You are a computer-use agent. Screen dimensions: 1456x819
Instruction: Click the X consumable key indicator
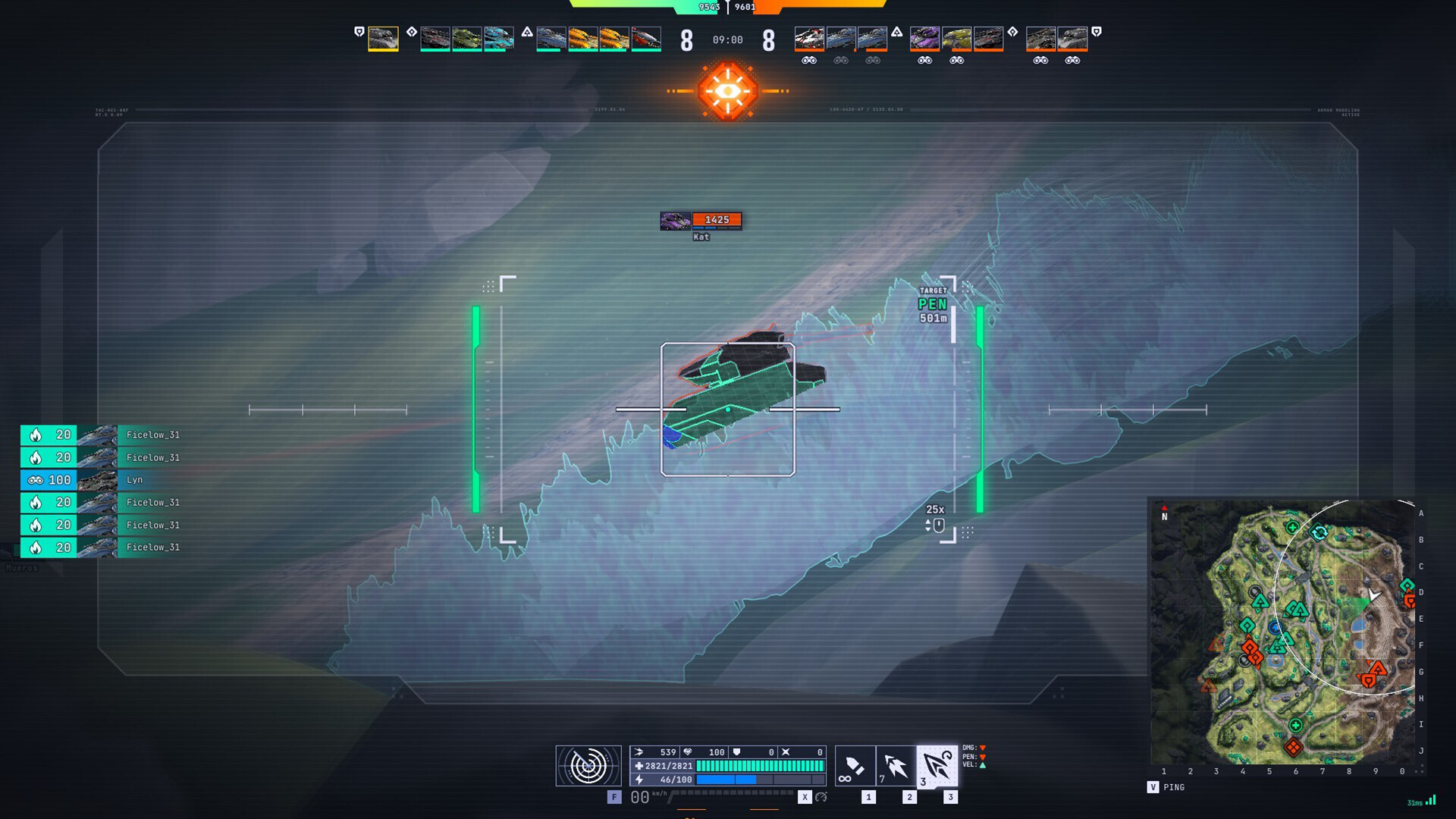[805, 798]
